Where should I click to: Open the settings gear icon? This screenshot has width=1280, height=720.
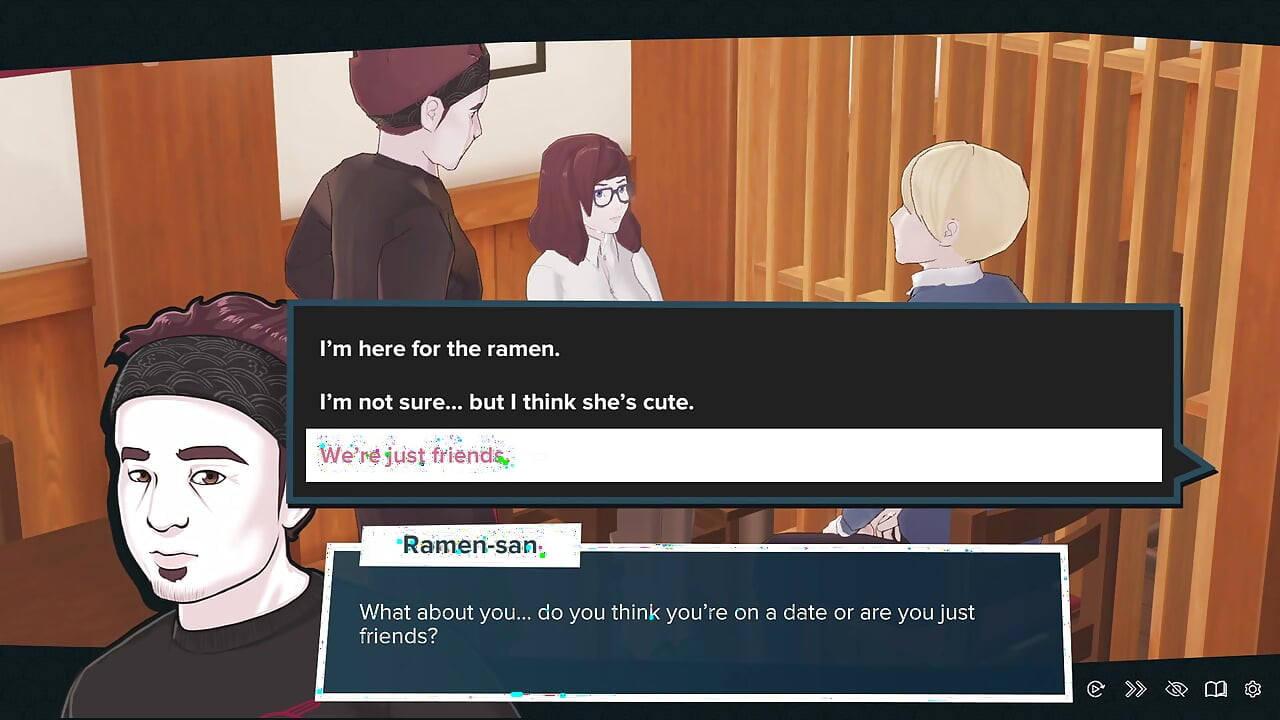click(1253, 689)
